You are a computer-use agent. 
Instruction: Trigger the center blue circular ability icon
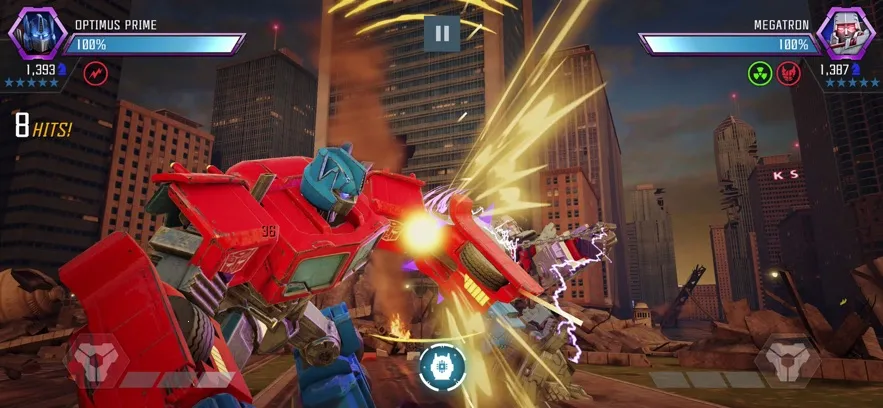pos(442,366)
